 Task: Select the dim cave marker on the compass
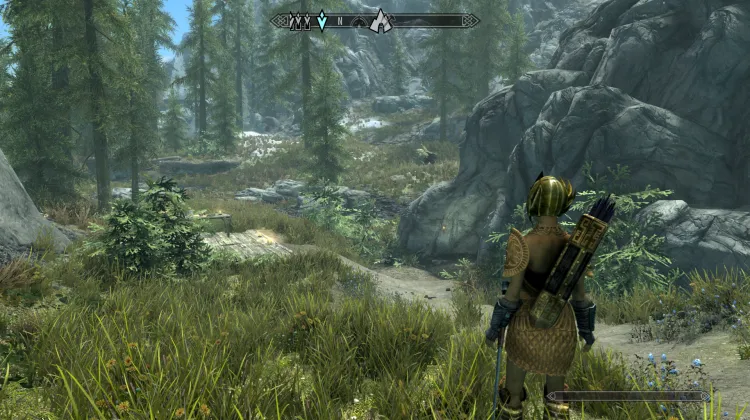click(x=358, y=22)
